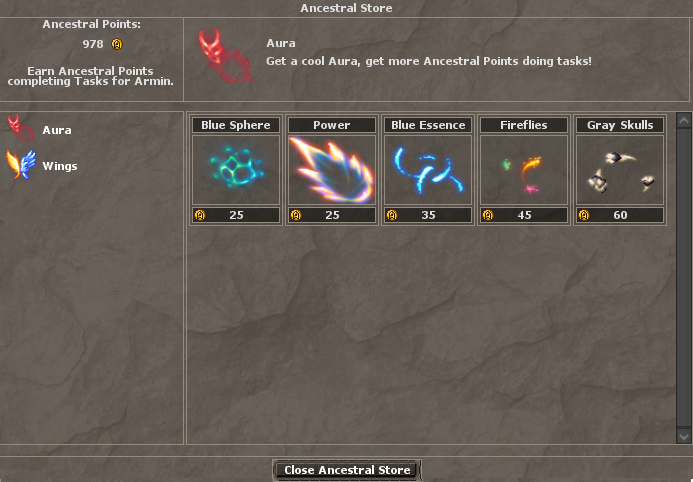693x482 pixels.
Task: Select the Gray Skulls aura
Action: point(619,169)
